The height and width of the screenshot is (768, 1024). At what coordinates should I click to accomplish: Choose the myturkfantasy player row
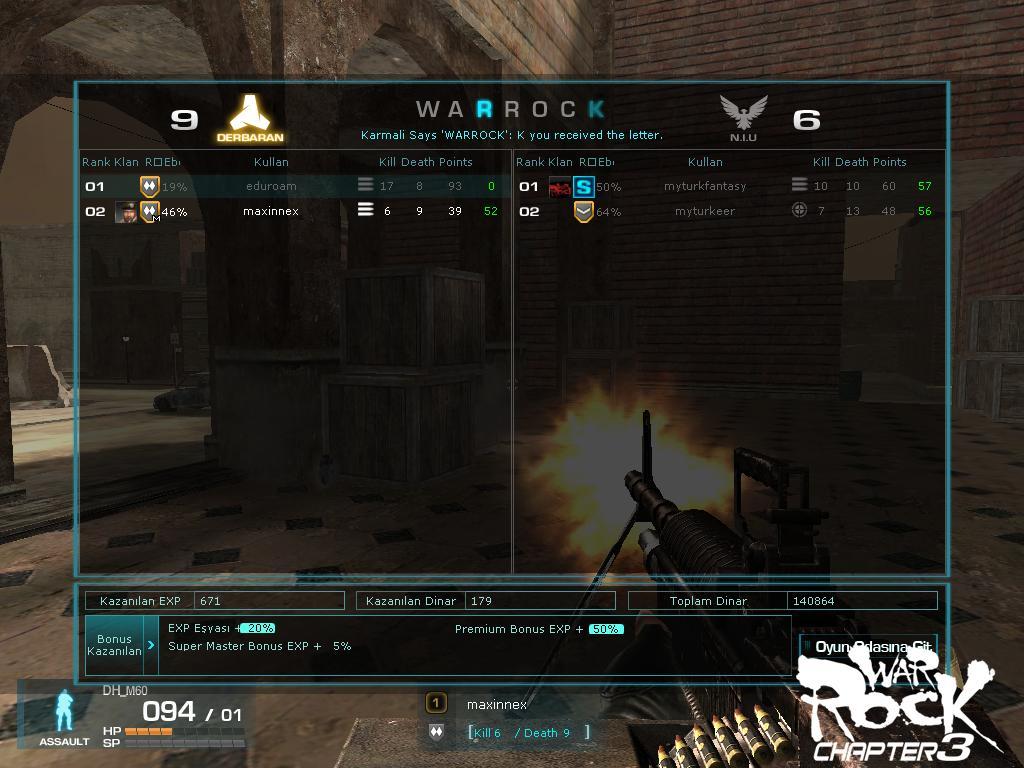tap(705, 186)
